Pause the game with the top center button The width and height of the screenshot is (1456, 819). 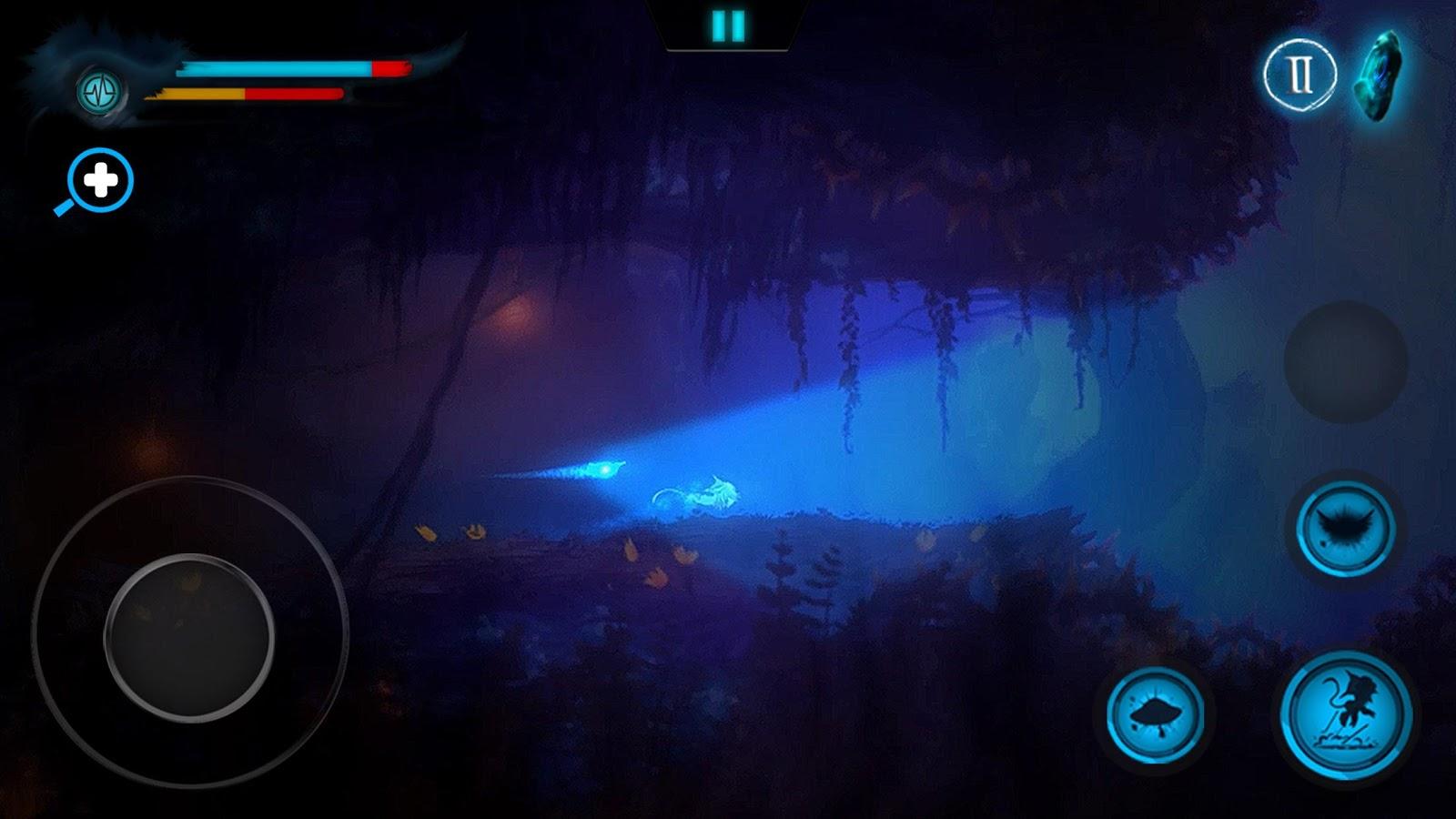click(728, 26)
